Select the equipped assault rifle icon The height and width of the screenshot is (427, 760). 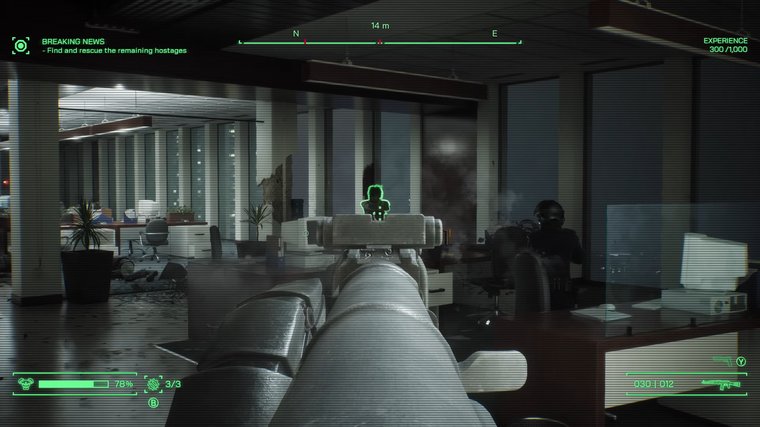[x=720, y=383]
